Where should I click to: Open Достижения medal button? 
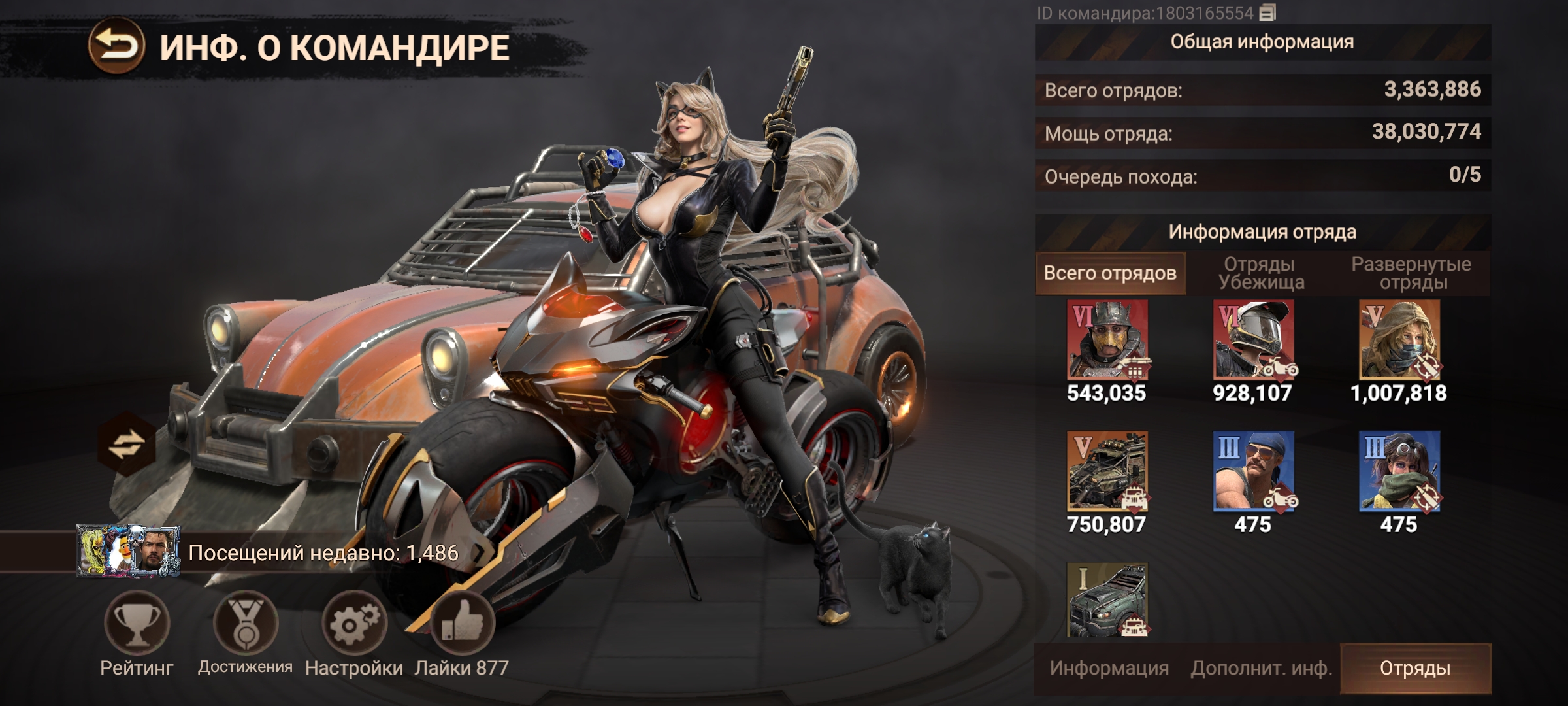pyautogui.click(x=246, y=623)
